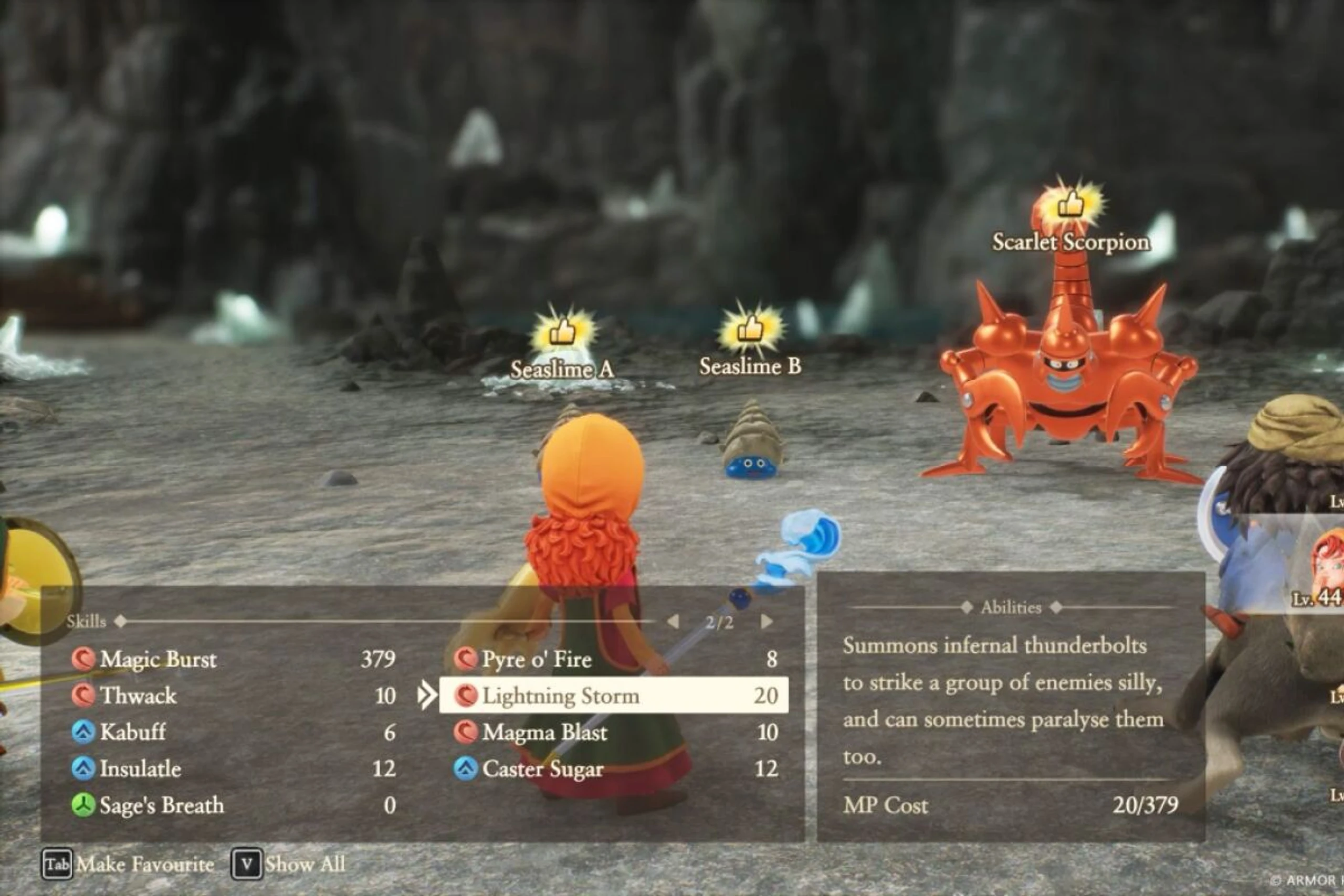The width and height of the screenshot is (1344, 896).
Task: Select the Kabuff buff spell
Action: tap(133, 732)
